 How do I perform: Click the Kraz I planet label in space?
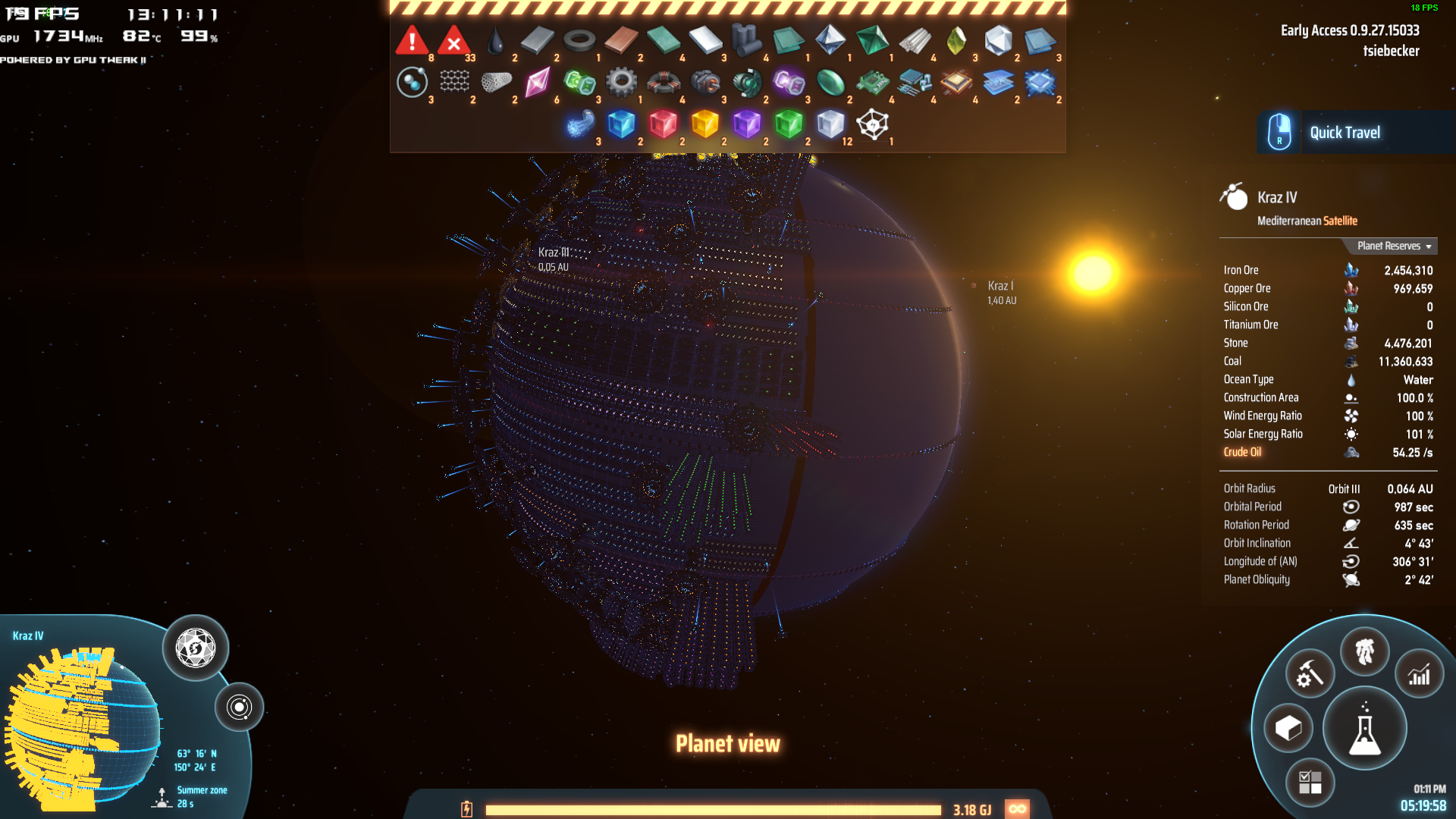point(1001,286)
